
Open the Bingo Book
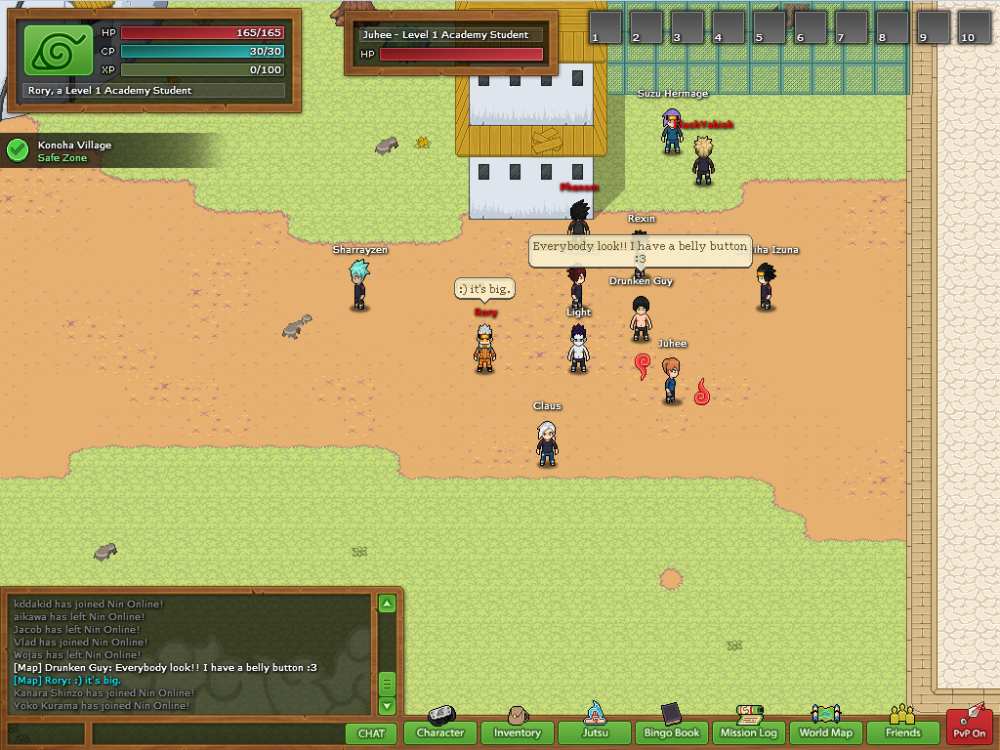(x=671, y=733)
